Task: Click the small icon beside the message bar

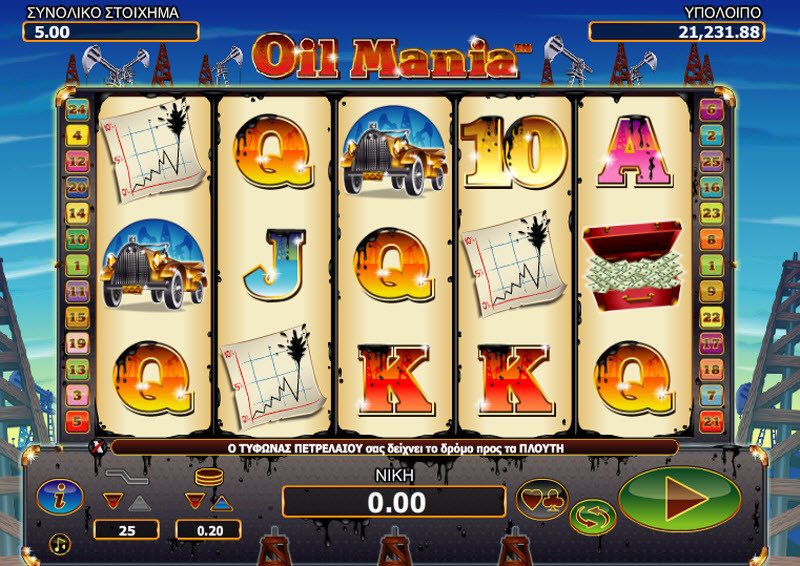Action: (x=98, y=447)
